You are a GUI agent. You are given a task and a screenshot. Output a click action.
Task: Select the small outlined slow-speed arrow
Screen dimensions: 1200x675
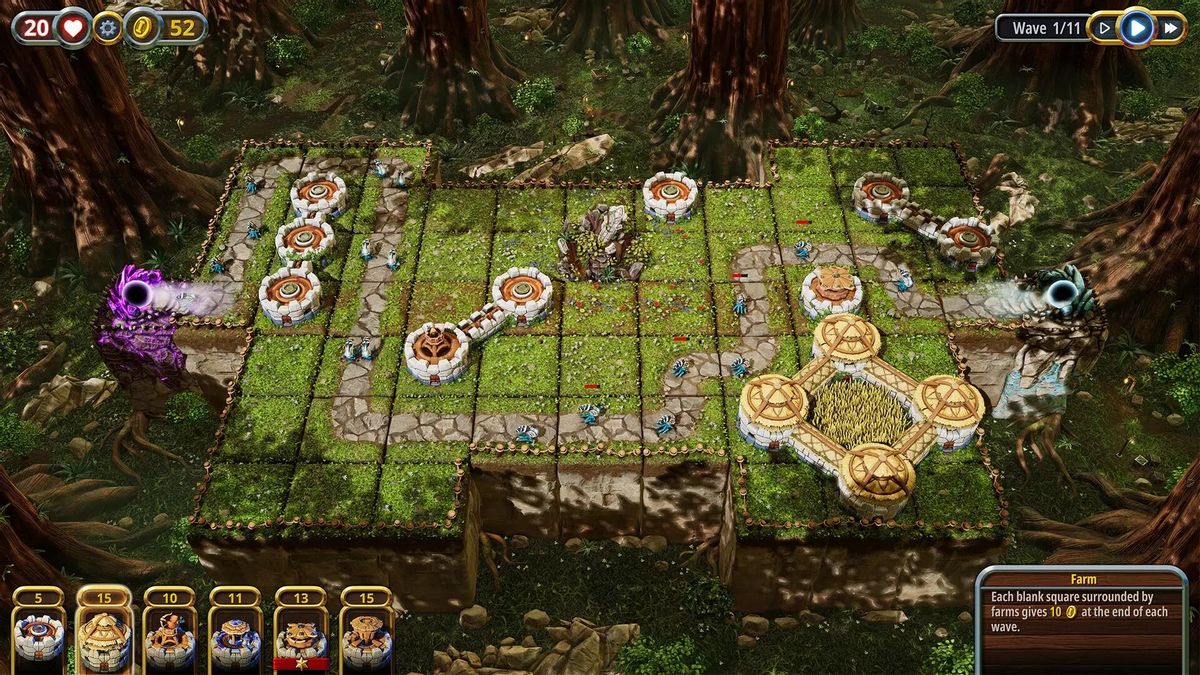point(1104,28)
